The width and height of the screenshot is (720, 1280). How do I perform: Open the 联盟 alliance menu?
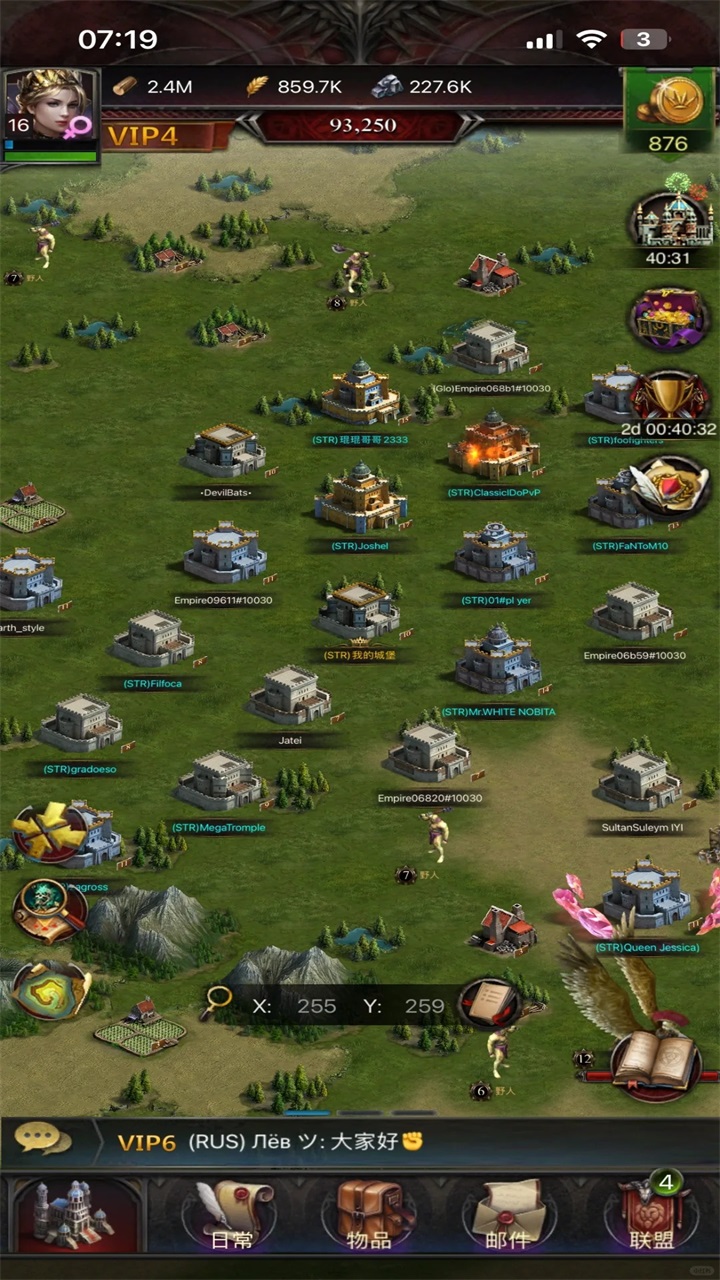coord(651,1217)
